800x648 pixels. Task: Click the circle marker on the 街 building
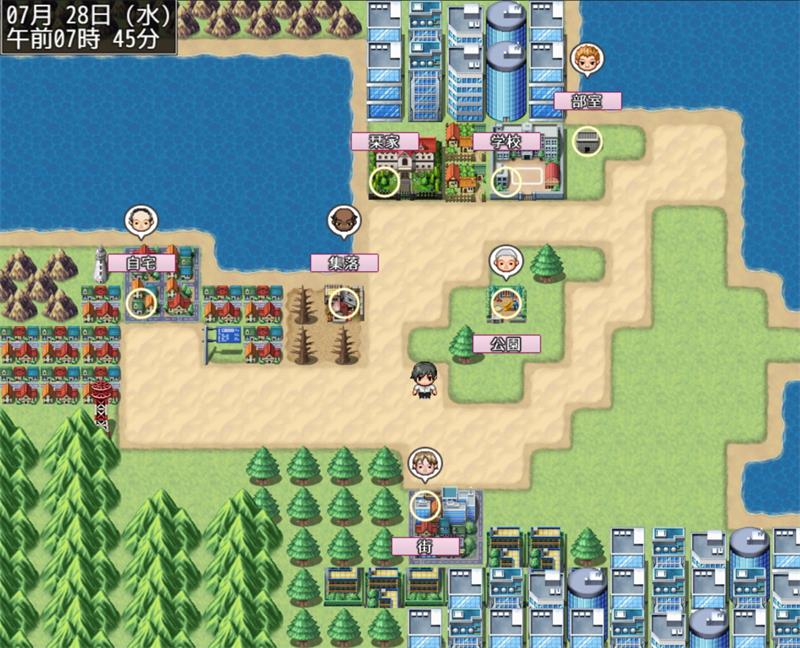click(x=425, y=505)
